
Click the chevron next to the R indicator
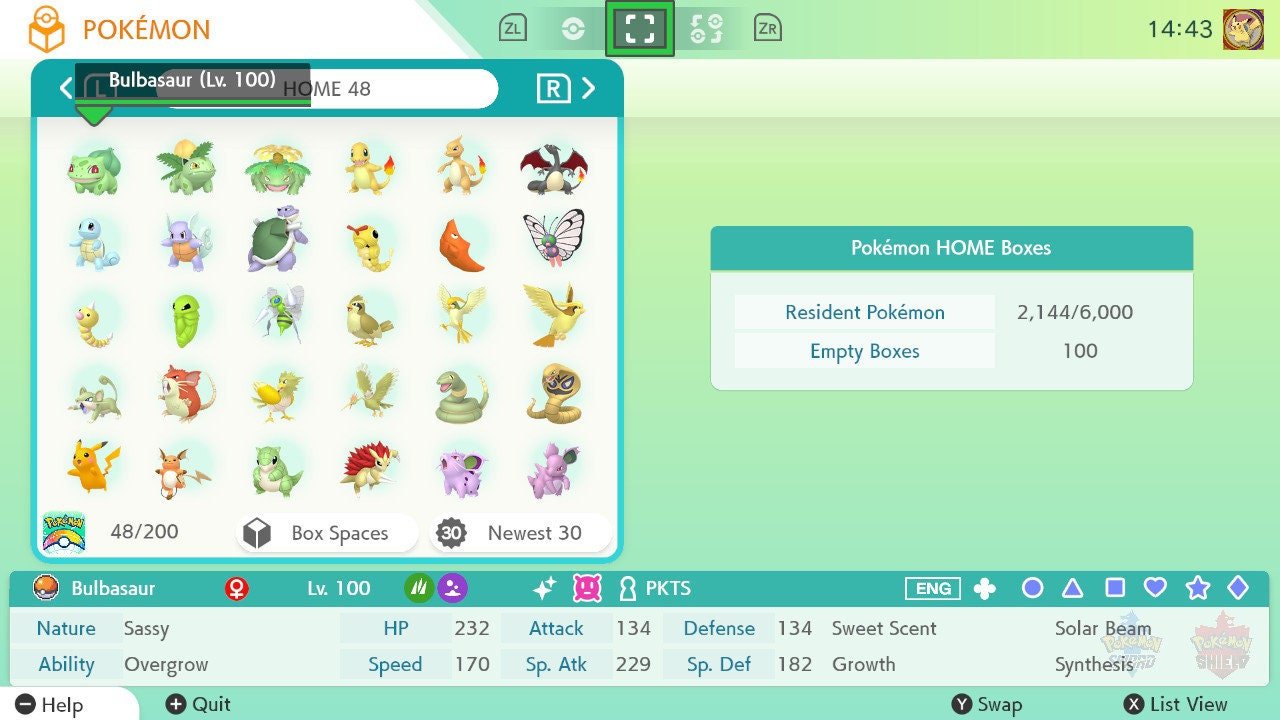(x=588, y=88)
